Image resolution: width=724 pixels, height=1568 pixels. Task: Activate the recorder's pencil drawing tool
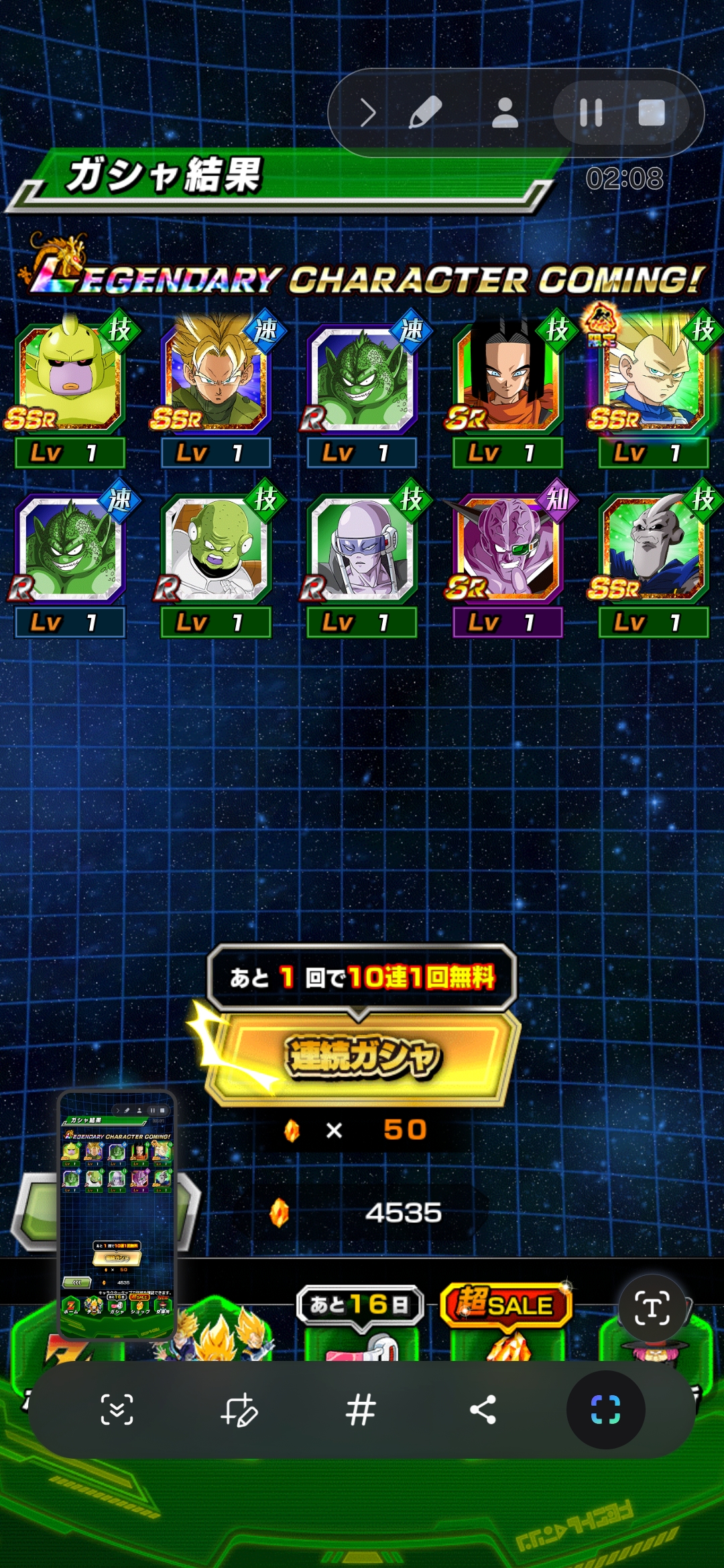click(x=426, y=113)
